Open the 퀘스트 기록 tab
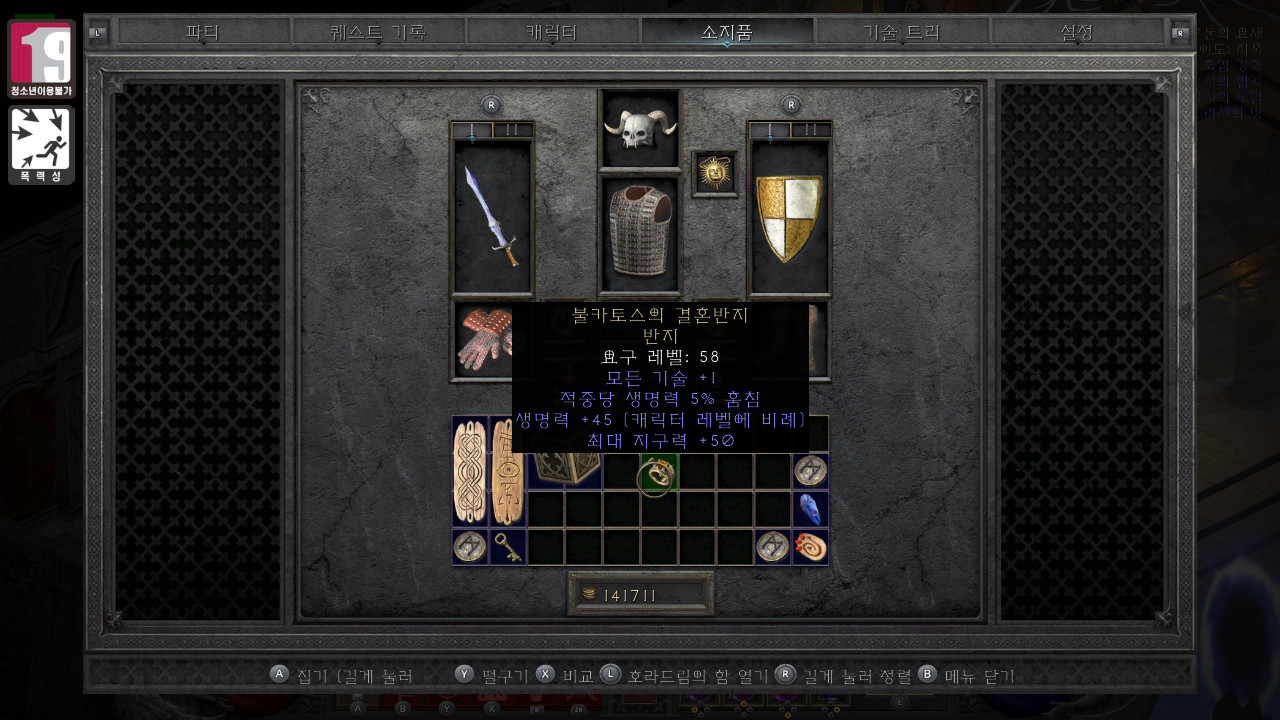Screen dimensions: 1280x720 click(x=378, y=32)
